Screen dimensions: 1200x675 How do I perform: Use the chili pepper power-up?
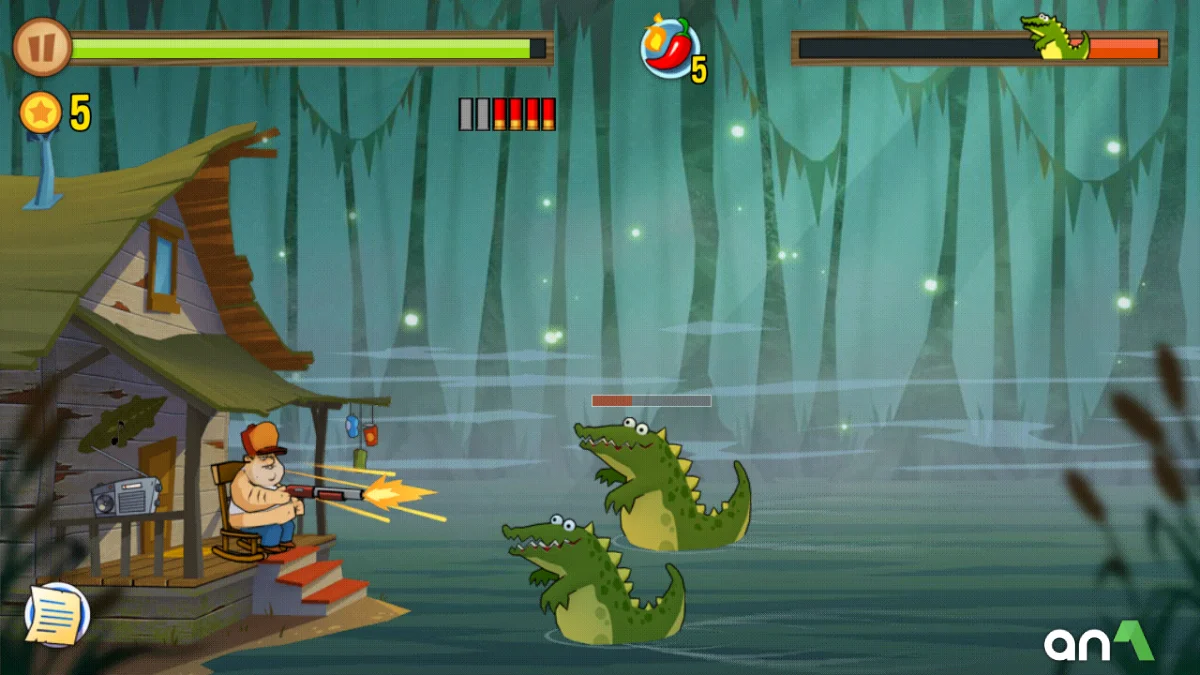tap(669, 48)
